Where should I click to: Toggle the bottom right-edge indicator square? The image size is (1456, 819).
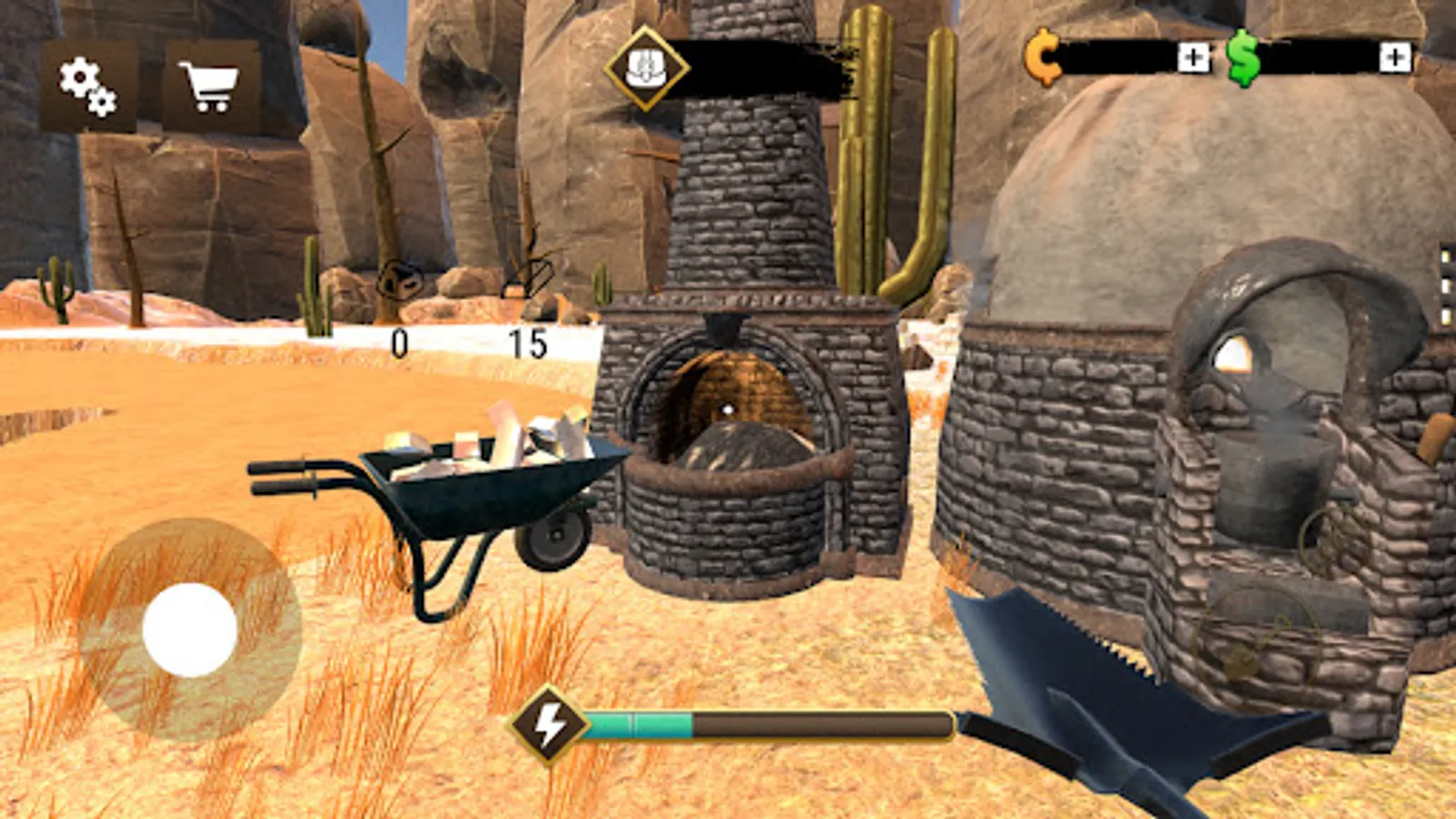coord(1444,314)
